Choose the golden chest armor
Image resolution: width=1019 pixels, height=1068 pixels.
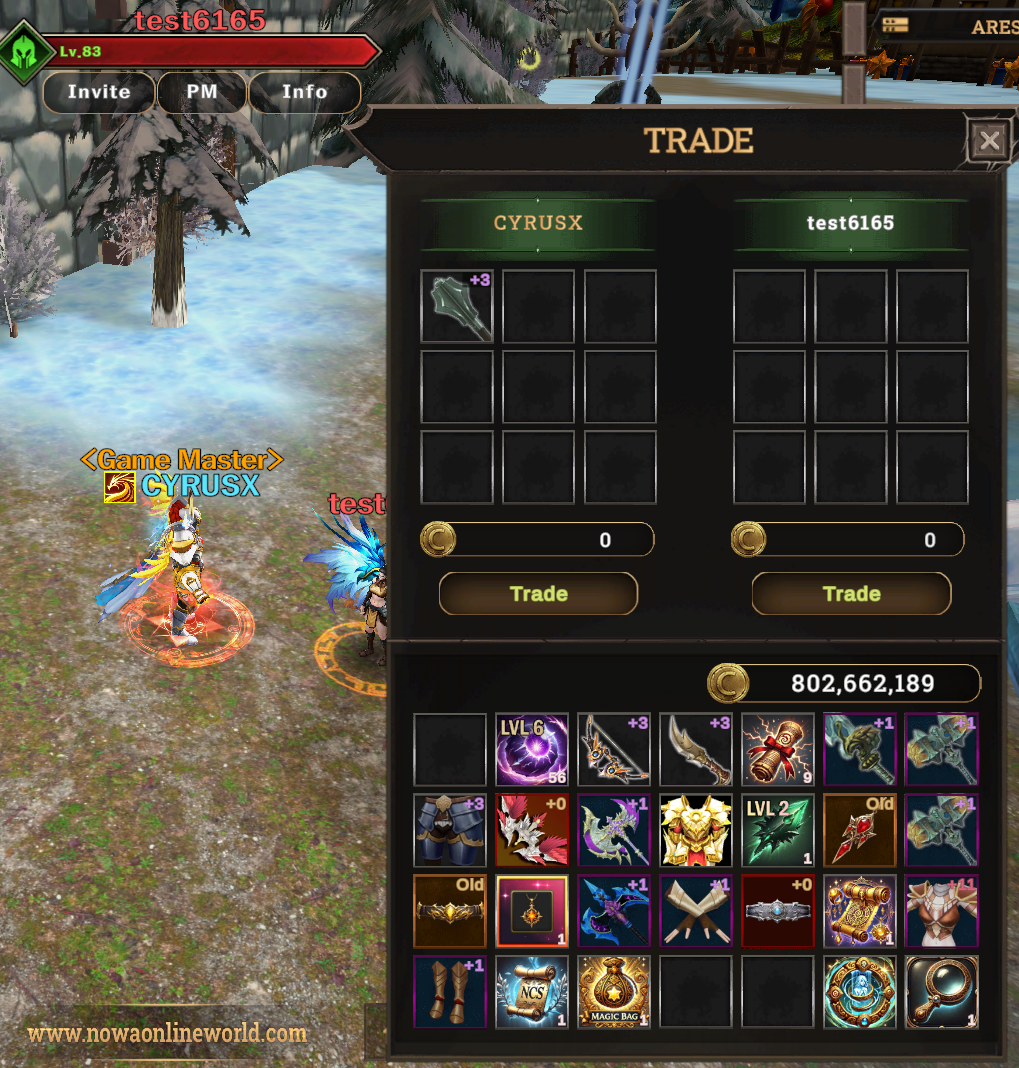tap(696, 830)
